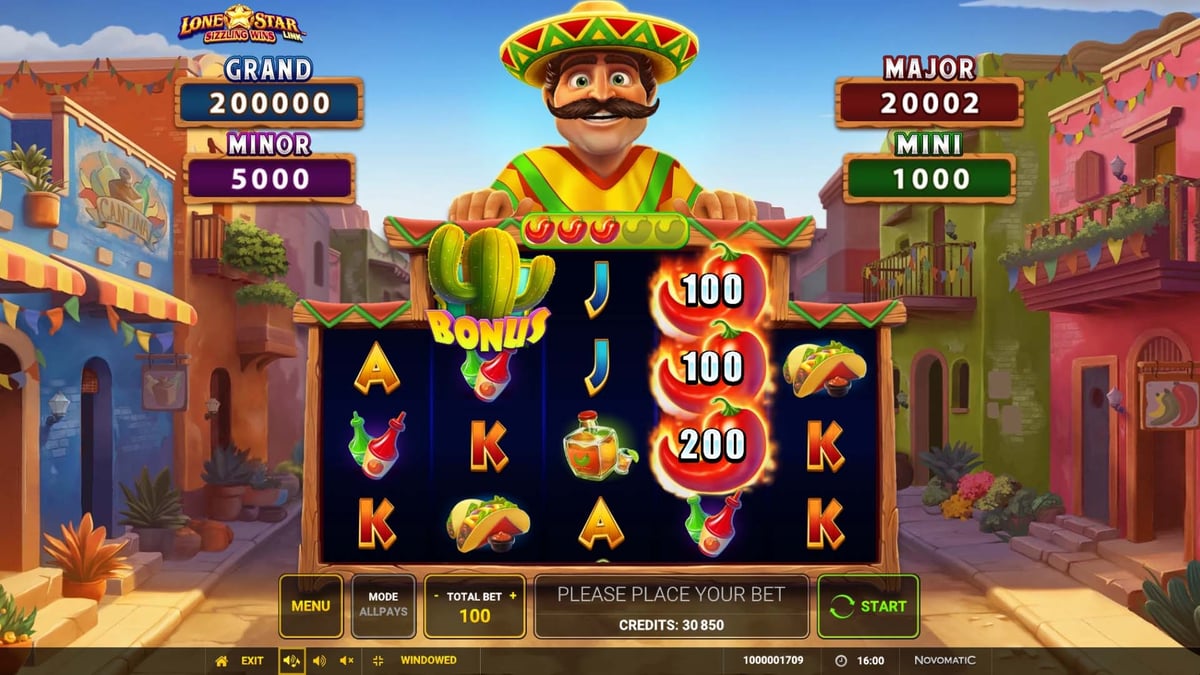Click the MODE ALLPAYS button
1200x675 pixels.
click(383, 606)
